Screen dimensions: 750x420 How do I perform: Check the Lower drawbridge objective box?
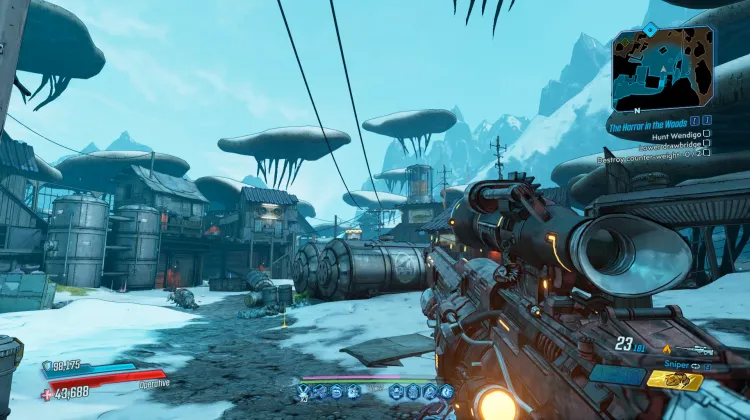click(707, 142)
